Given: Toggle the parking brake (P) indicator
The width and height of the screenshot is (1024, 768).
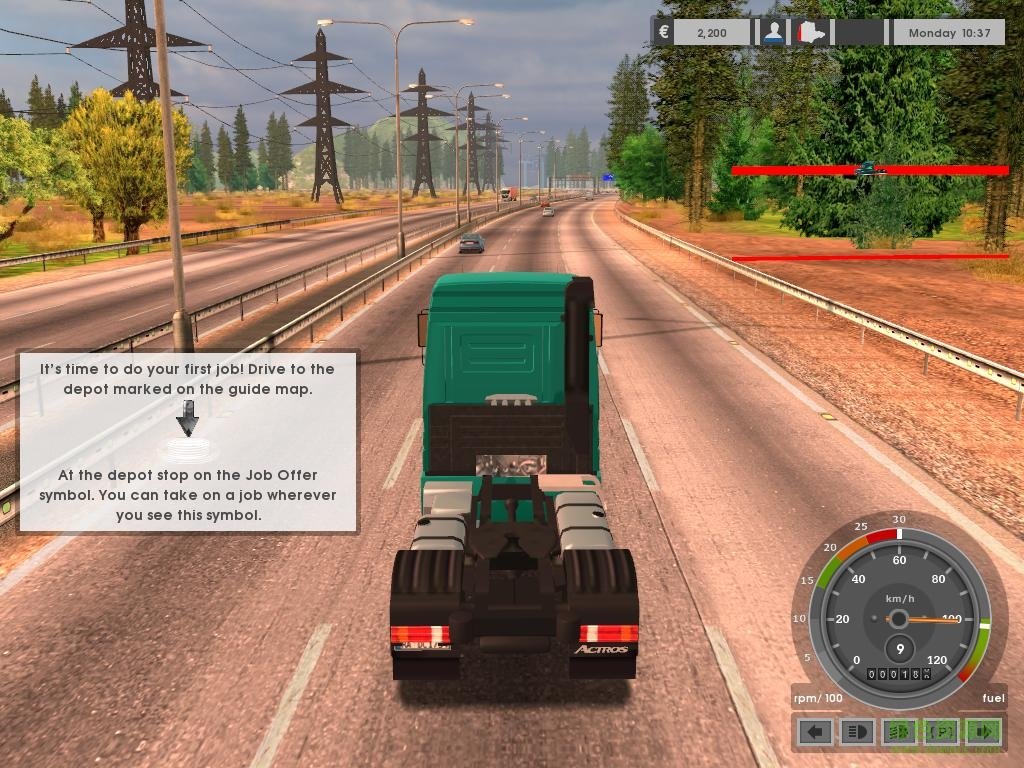Looking at the screenshot, I should coord(941,732).
